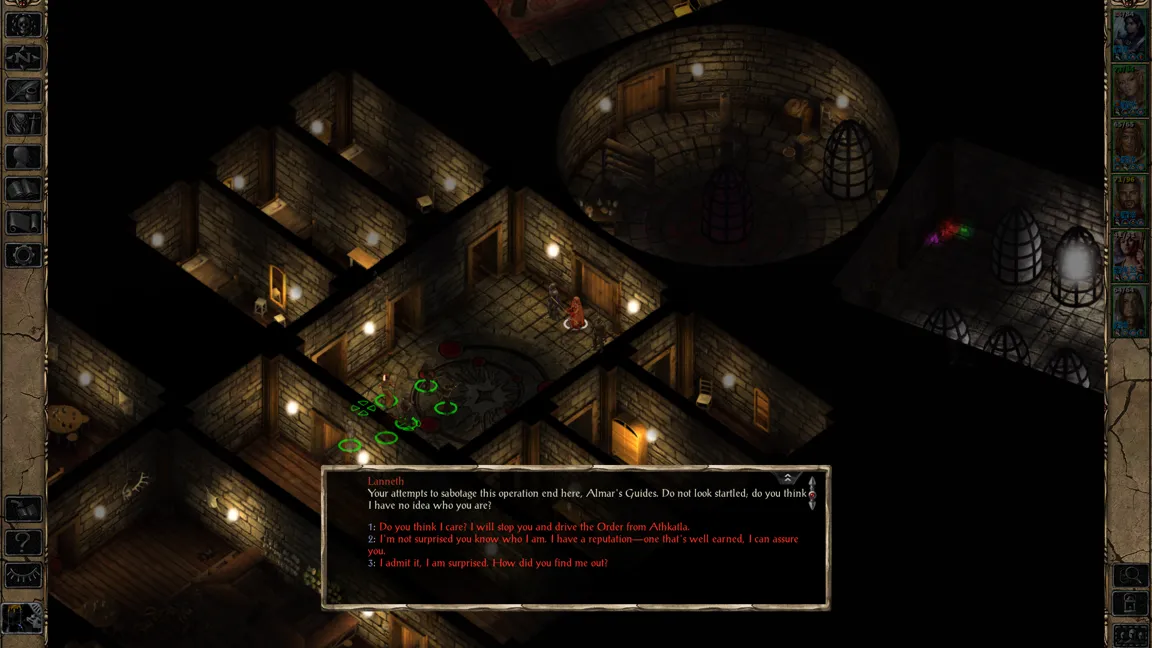Show the inventory screen
1152x648 pixels.
24,124
